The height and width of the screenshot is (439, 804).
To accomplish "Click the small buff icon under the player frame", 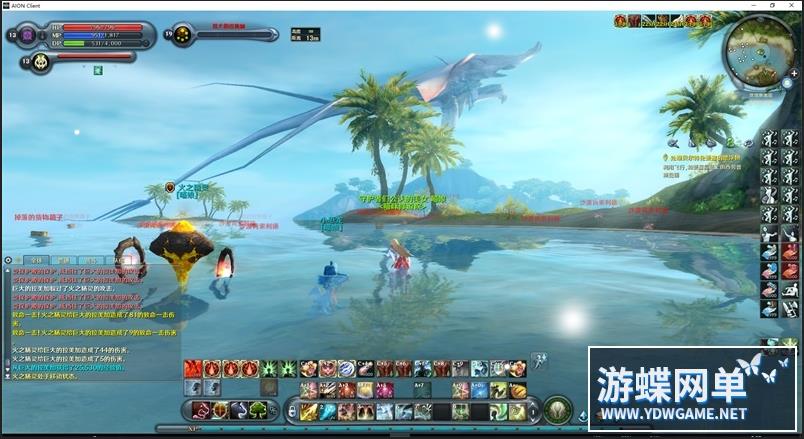I will pos(98,70).
